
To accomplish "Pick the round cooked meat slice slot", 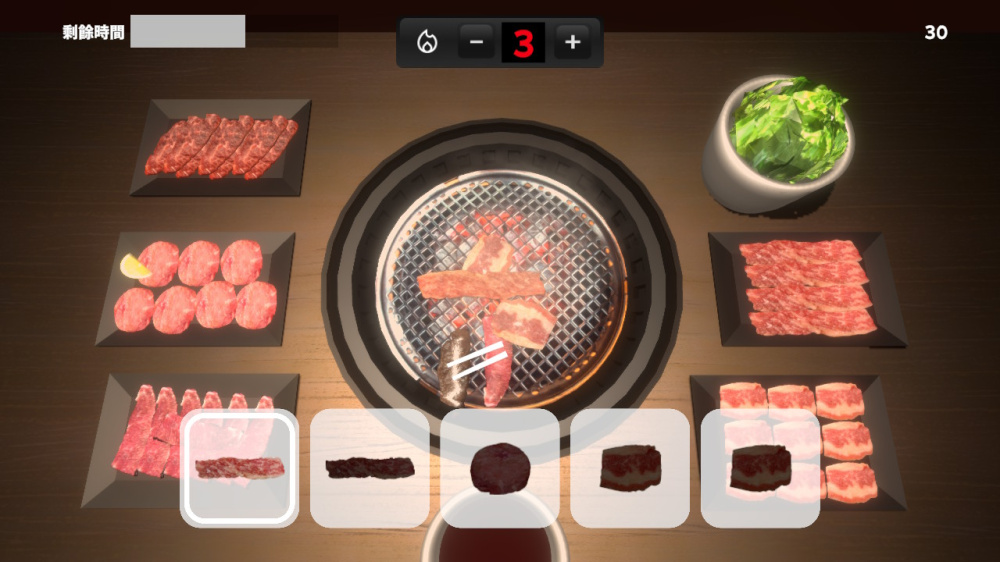I will pyautogui.click(x=499, y=468).
